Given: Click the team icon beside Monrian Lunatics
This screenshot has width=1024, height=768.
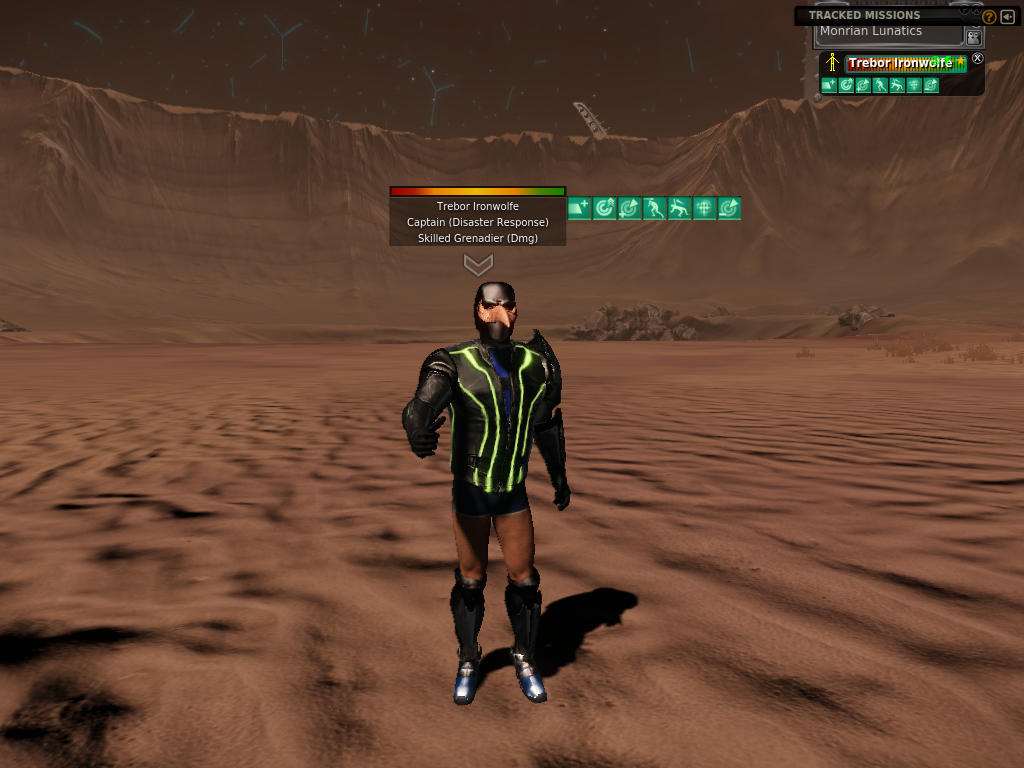Looking at the screenshot, I should coord(973,36).
